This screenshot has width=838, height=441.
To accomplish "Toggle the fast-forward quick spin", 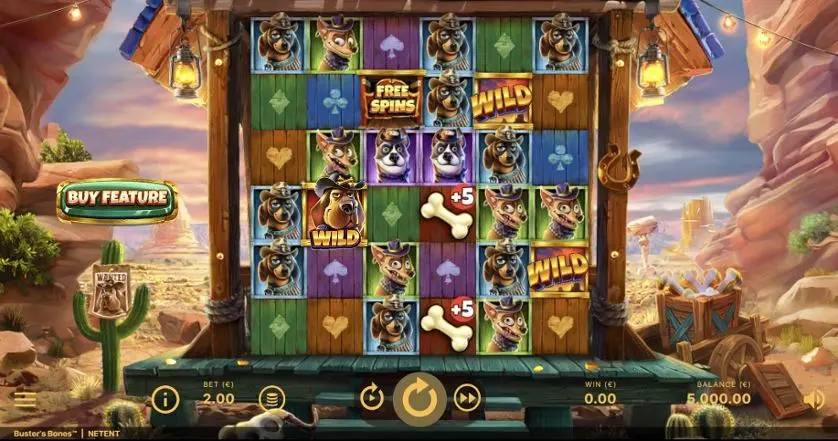I will pyautogui.click(x=467, y=399).
